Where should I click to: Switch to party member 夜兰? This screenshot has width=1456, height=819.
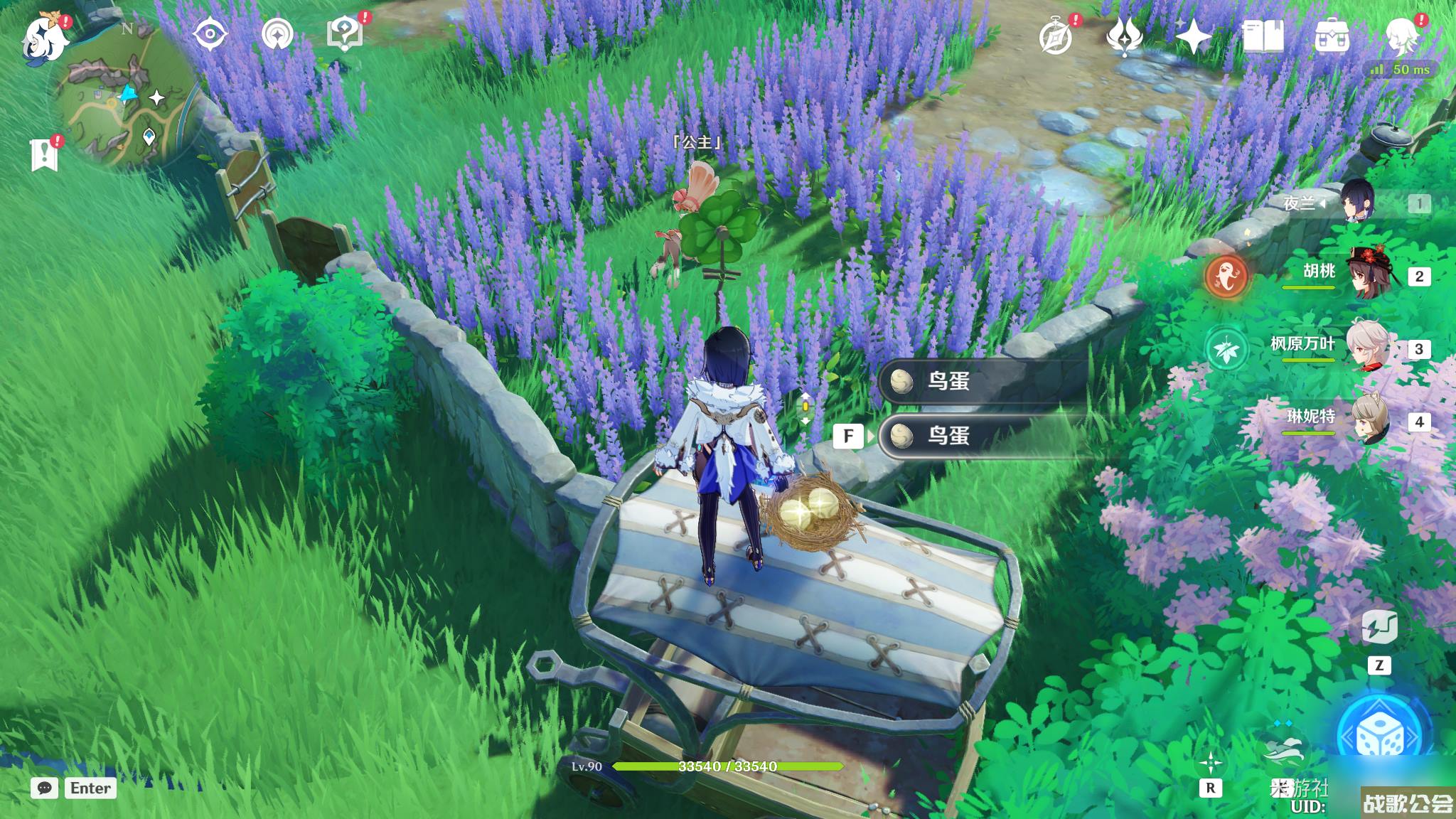[1358, 203]
